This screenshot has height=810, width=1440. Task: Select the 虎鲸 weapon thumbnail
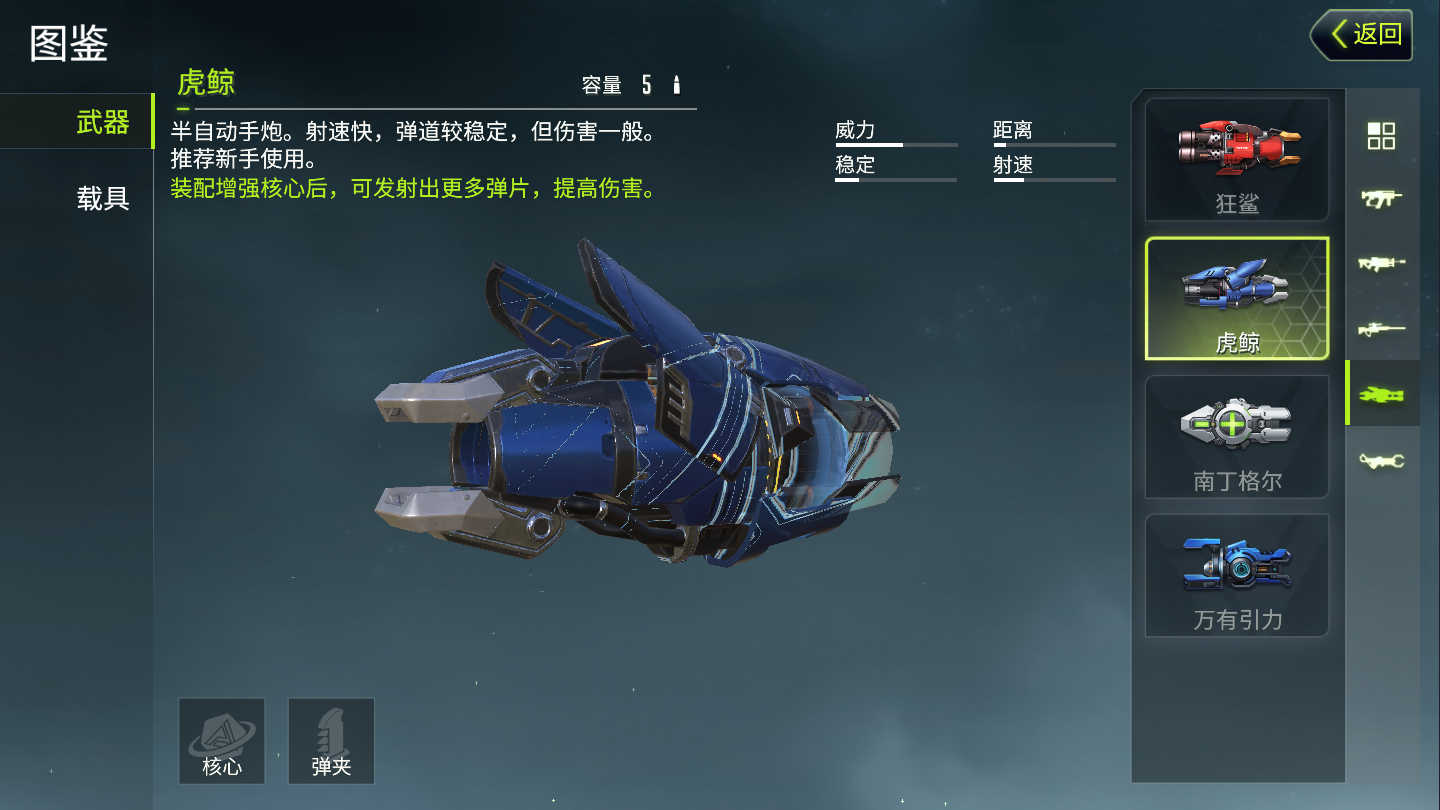[1237, 297]
